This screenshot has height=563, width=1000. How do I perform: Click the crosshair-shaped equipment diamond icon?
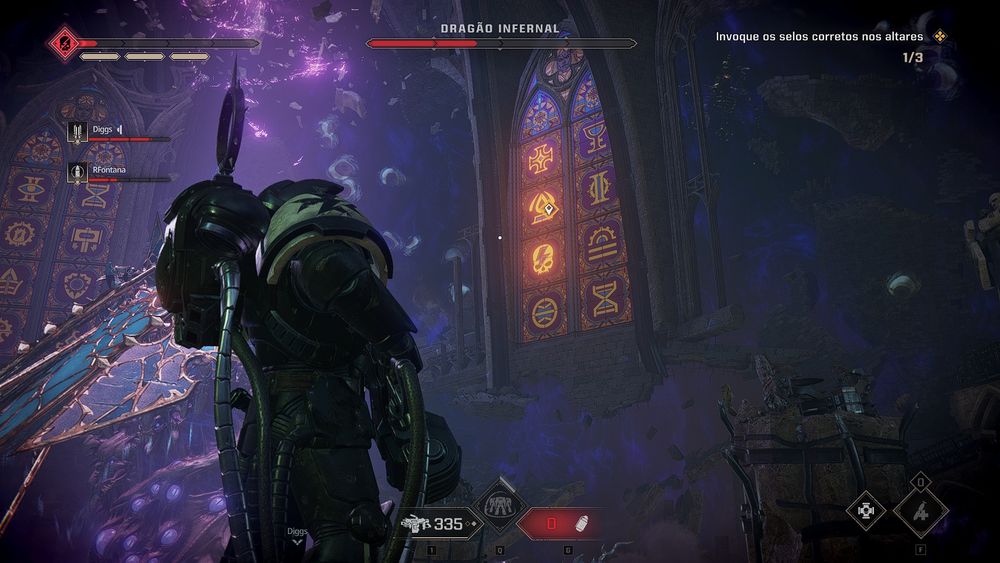[x=866, y=511]
